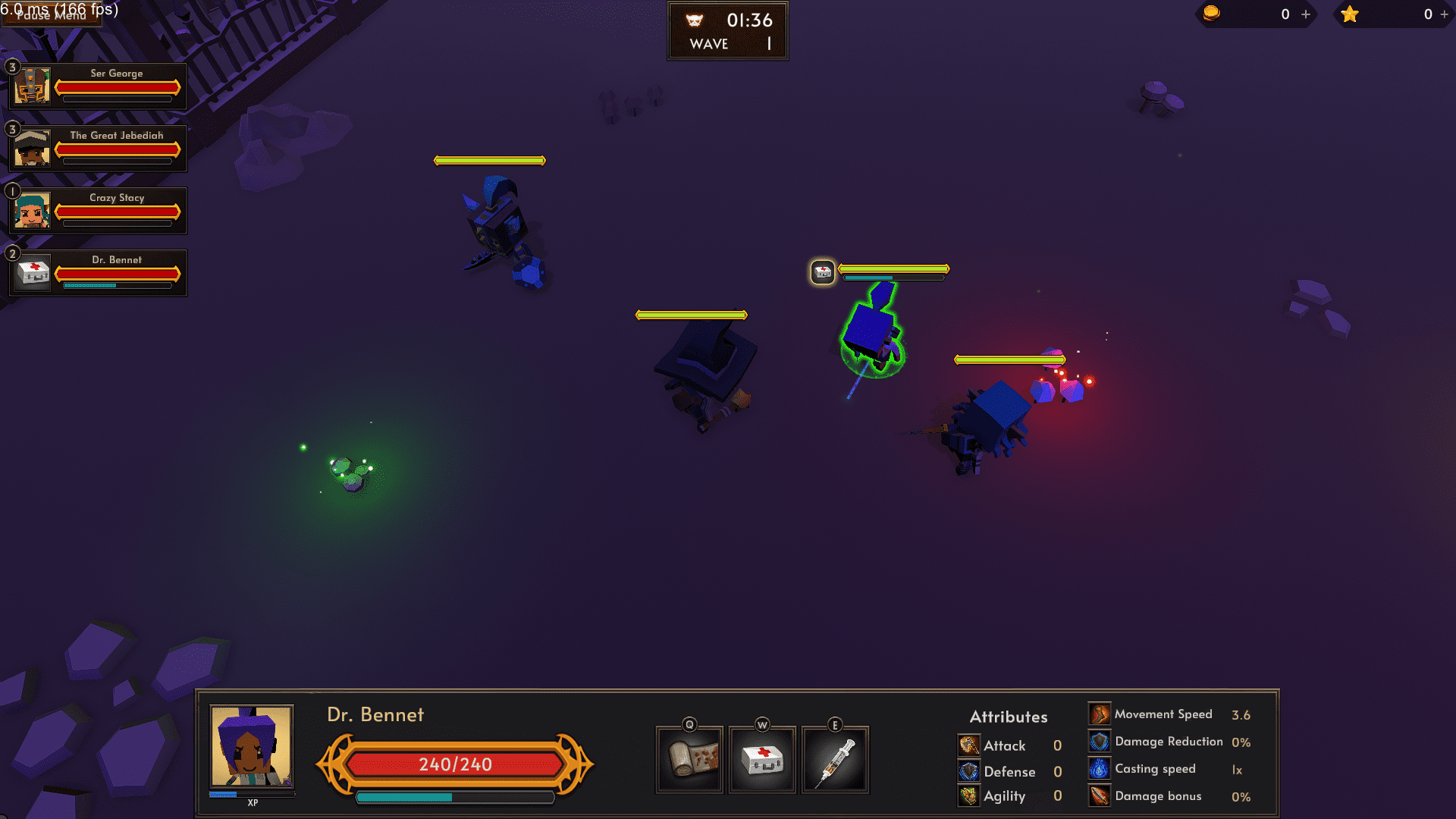This screenshot has width=1456, height=819.
Task: Add more gold coins with plus button
Action: coord(1306,14)
